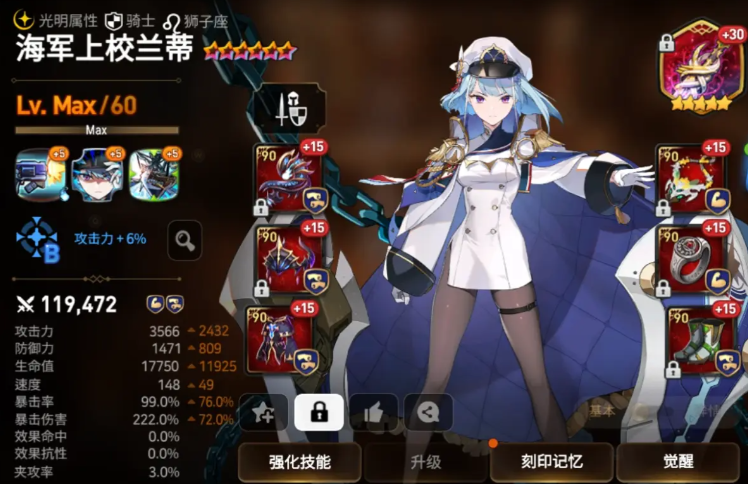The image size is (748, 484).
Task: Toggle the hero lock button
Action: coord(319,412)
